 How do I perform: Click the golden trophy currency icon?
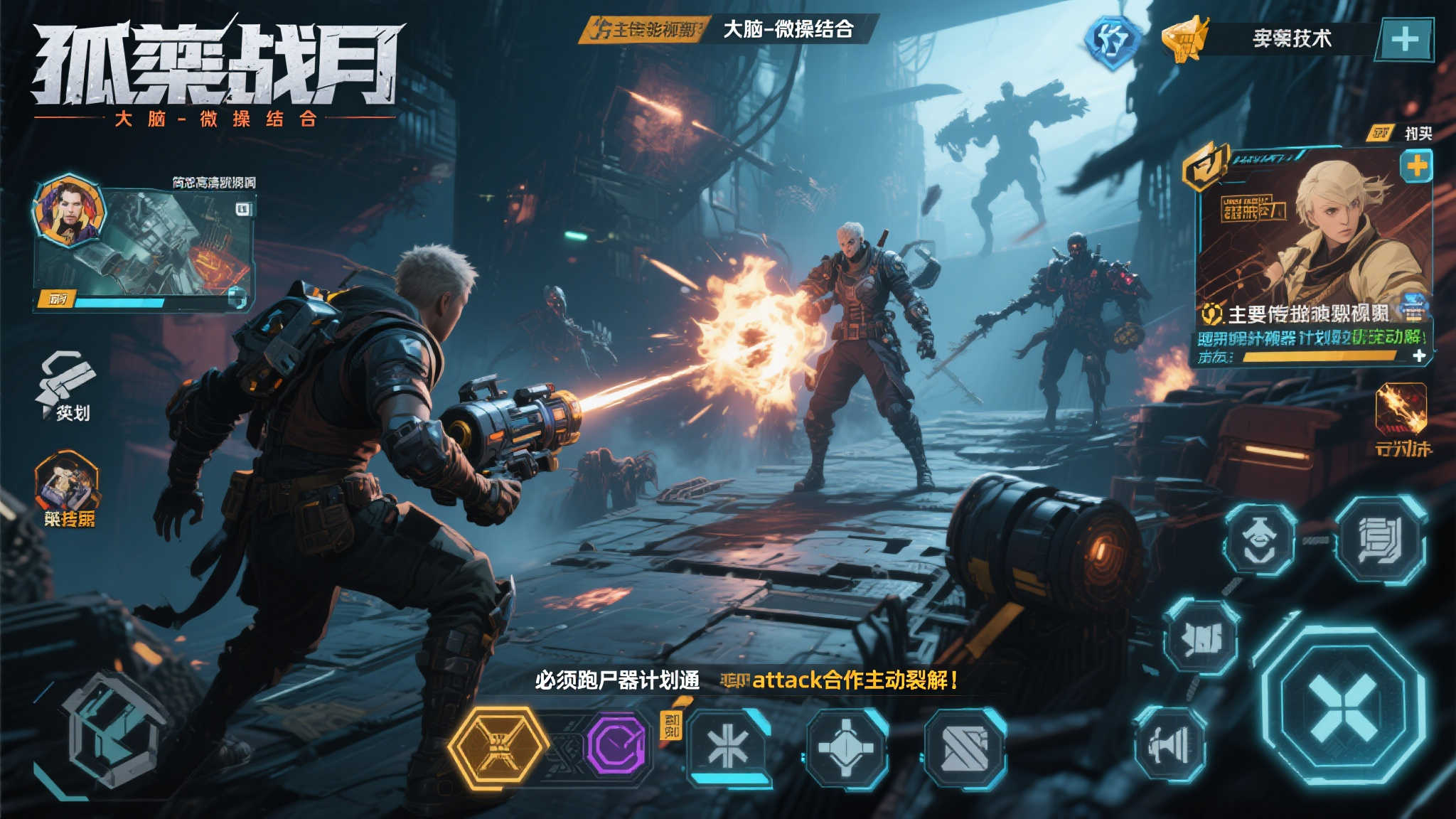[x=1184, y=39]
